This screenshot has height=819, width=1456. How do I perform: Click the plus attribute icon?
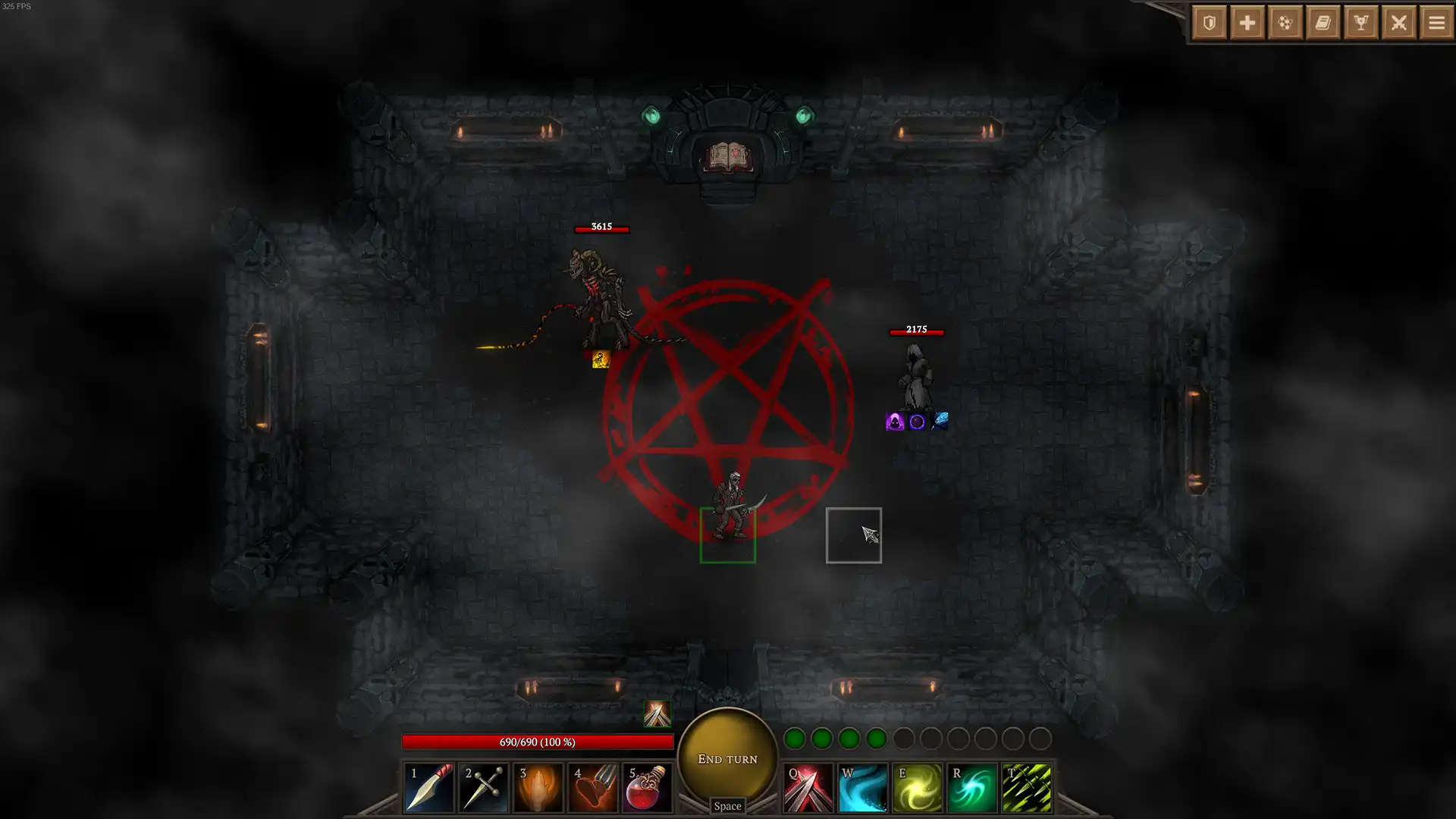(x=1247, y=23)
